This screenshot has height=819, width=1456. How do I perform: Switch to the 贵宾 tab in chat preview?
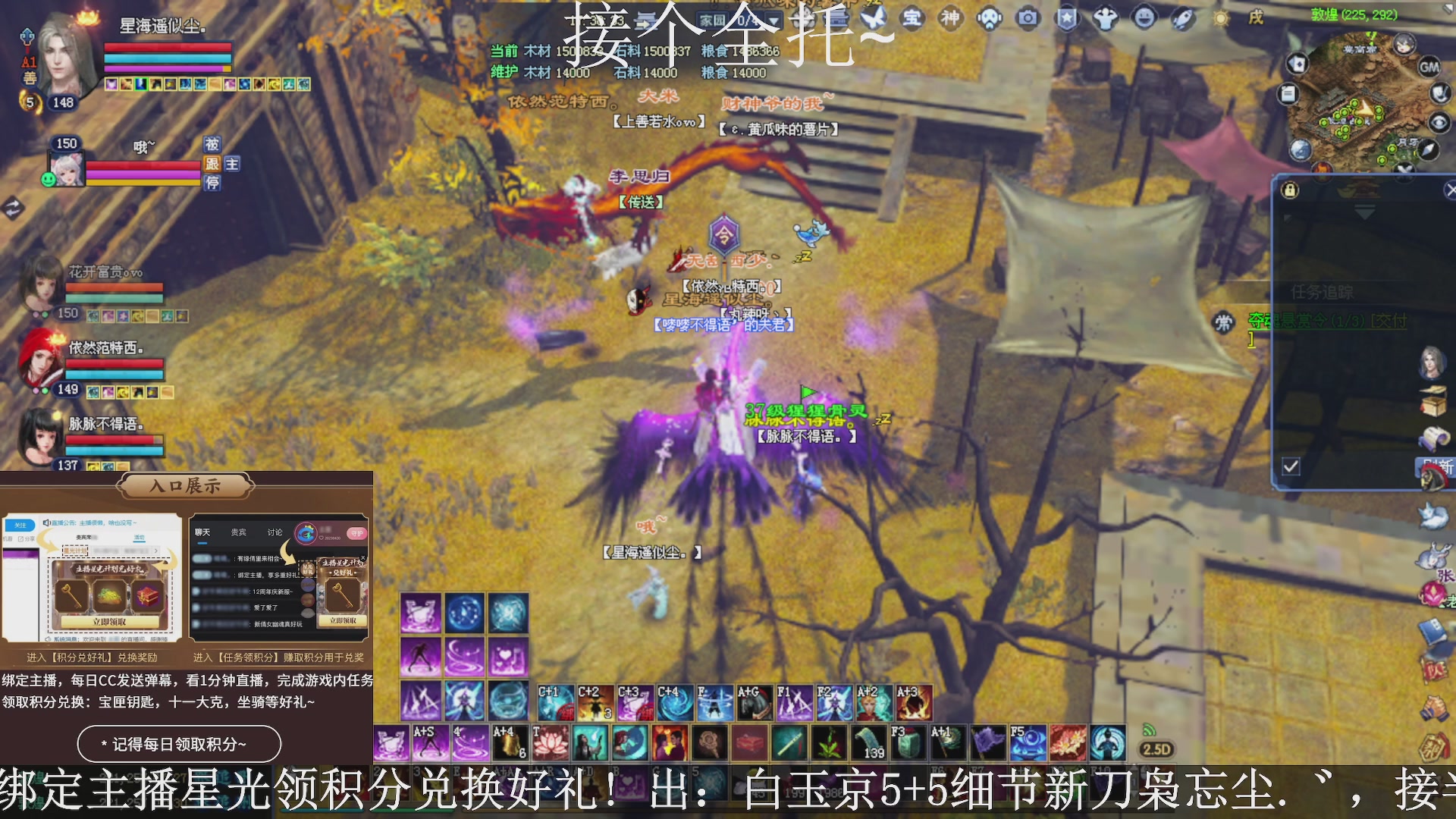pyautogui.click(x=237, y=532)
